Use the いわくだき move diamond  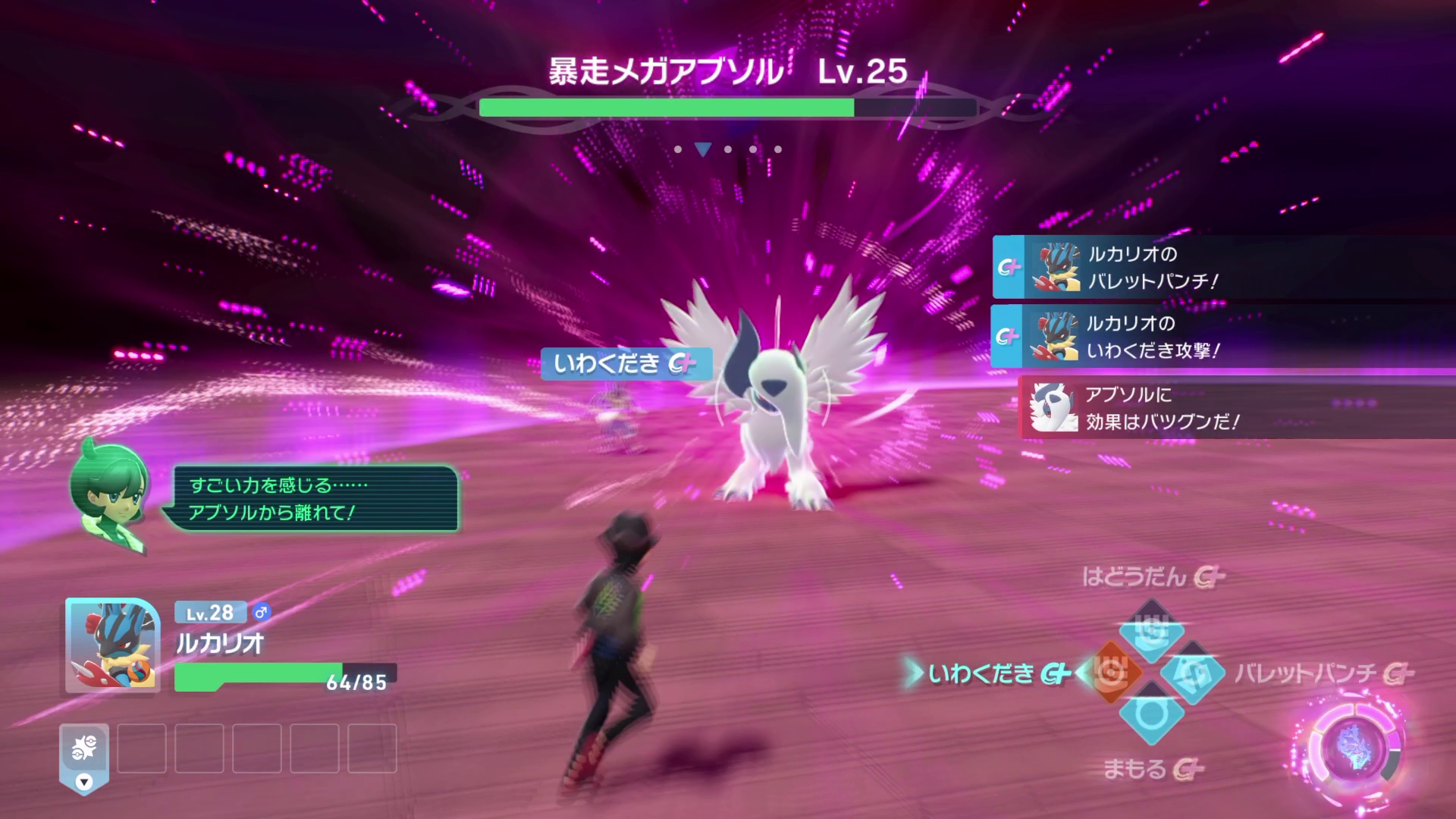click(x=1111, y=672)
